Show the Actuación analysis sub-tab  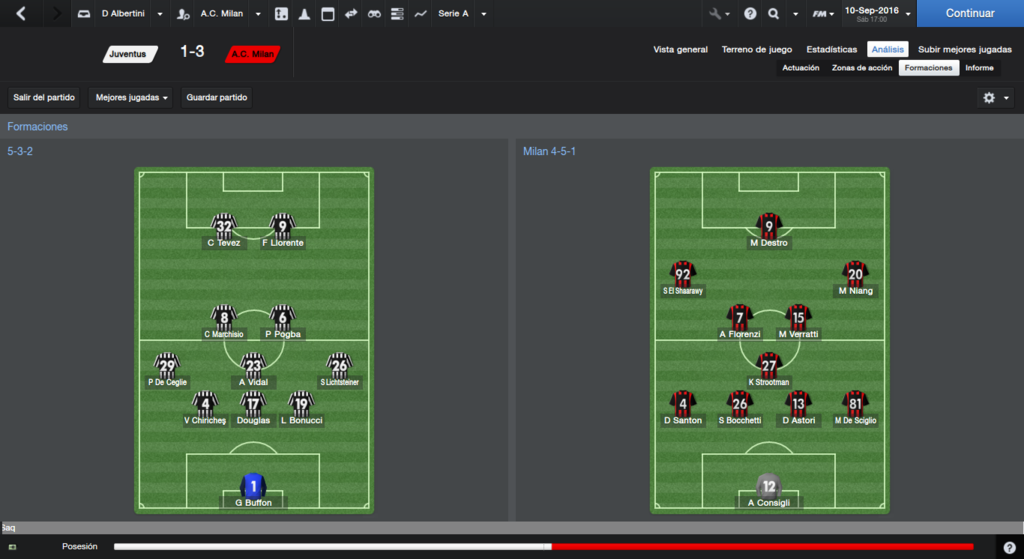800,68
